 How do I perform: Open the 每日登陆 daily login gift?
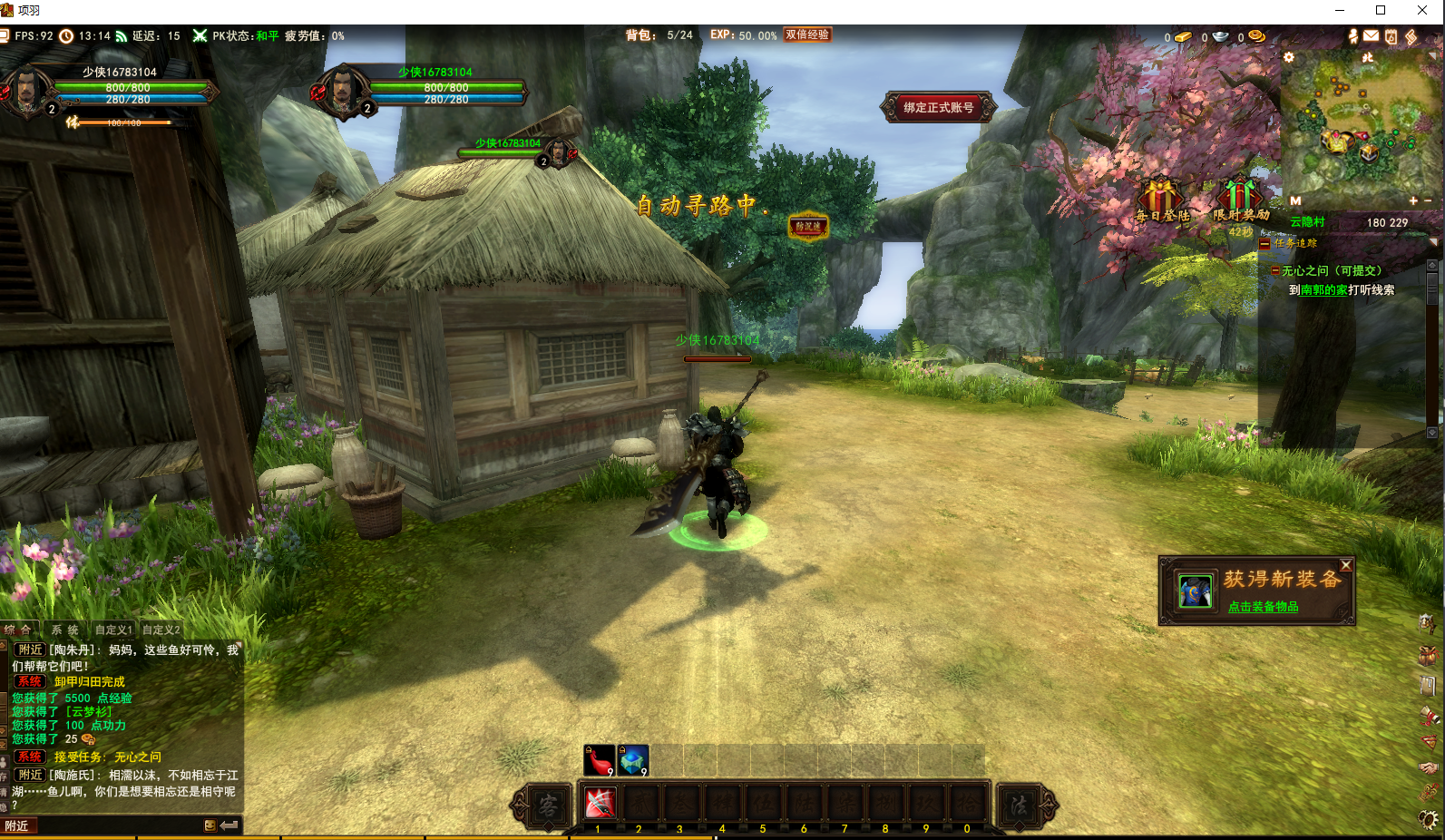[1161, 201]
